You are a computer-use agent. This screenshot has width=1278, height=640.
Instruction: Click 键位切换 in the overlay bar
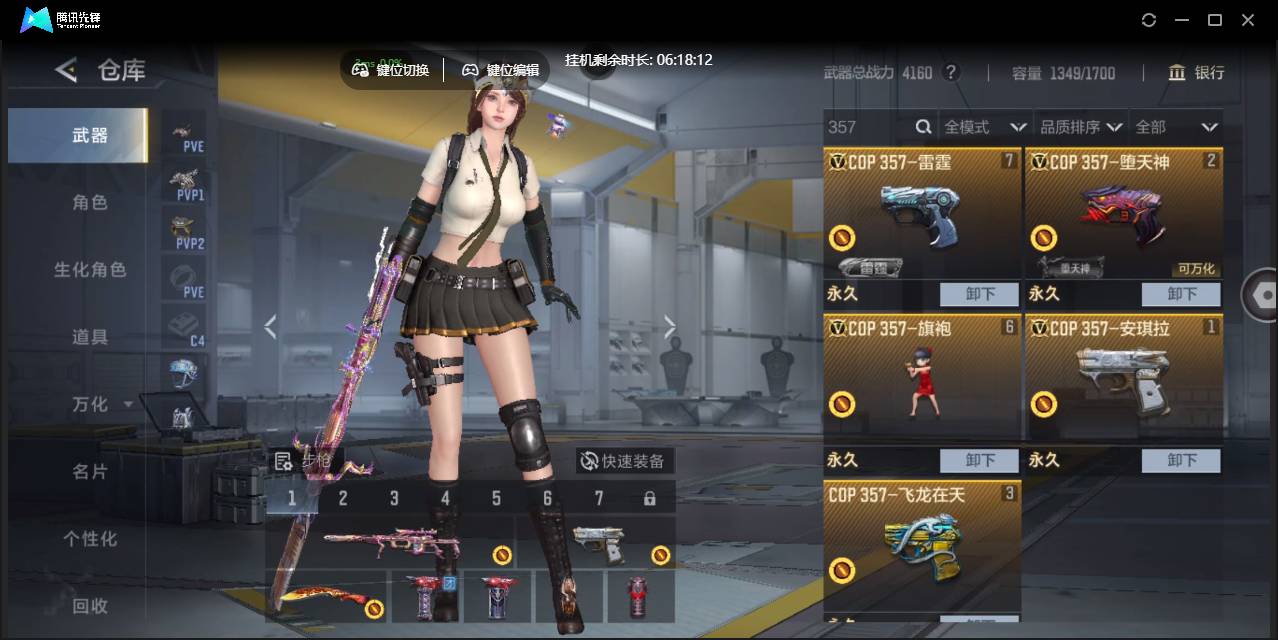pyautogui.click(x=391, y=70)
